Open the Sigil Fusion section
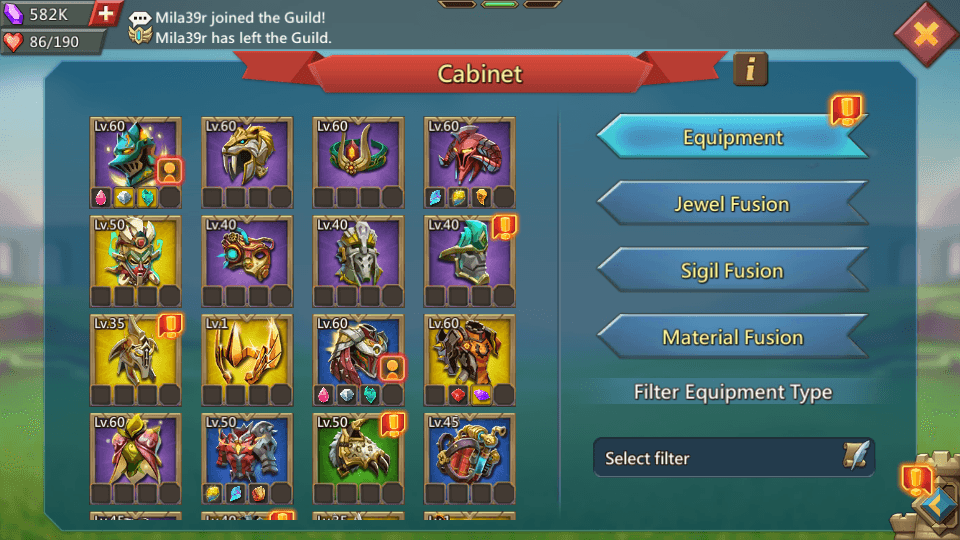 732,271
